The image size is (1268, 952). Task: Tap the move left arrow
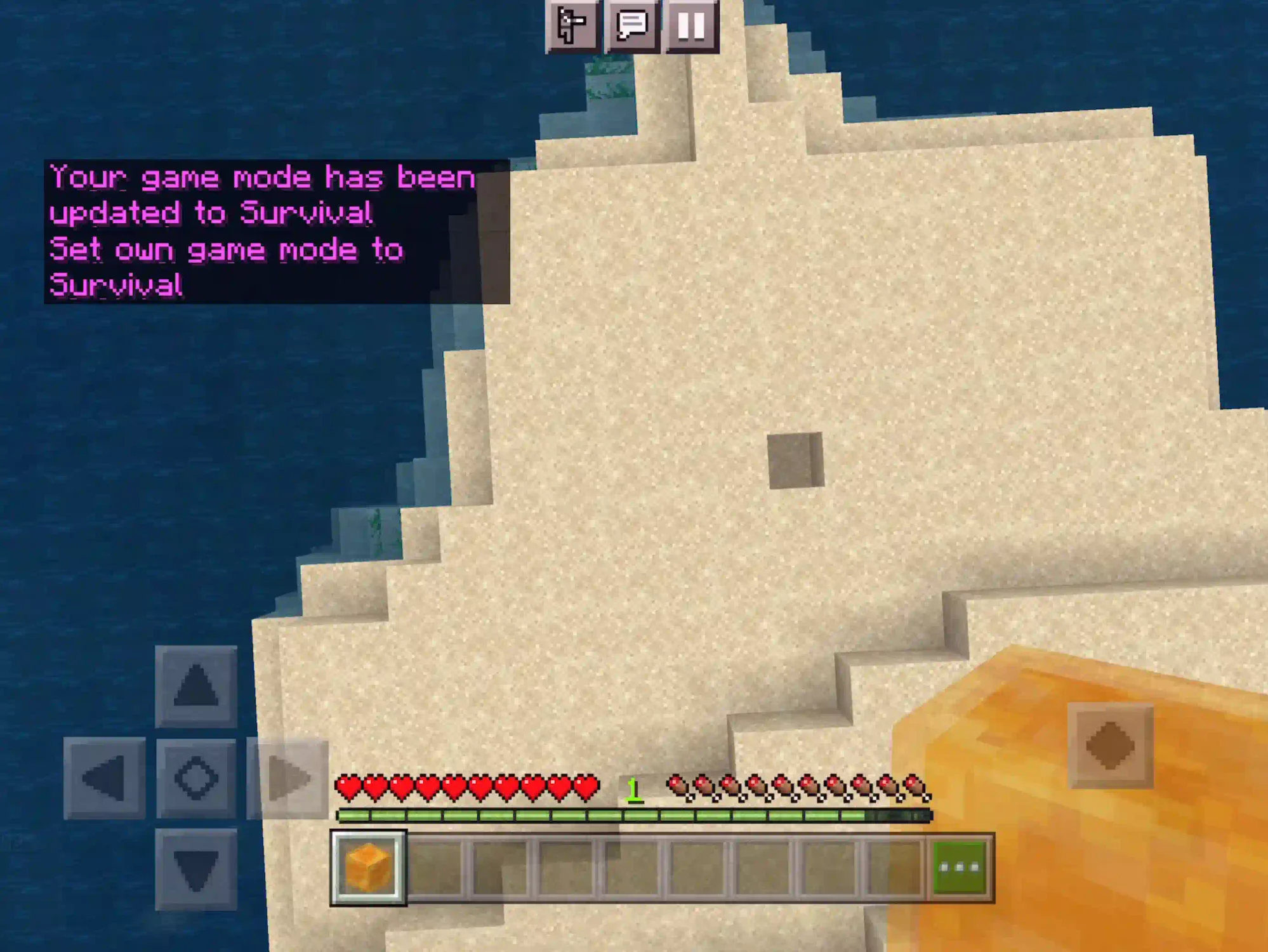[x=105, y=778]
